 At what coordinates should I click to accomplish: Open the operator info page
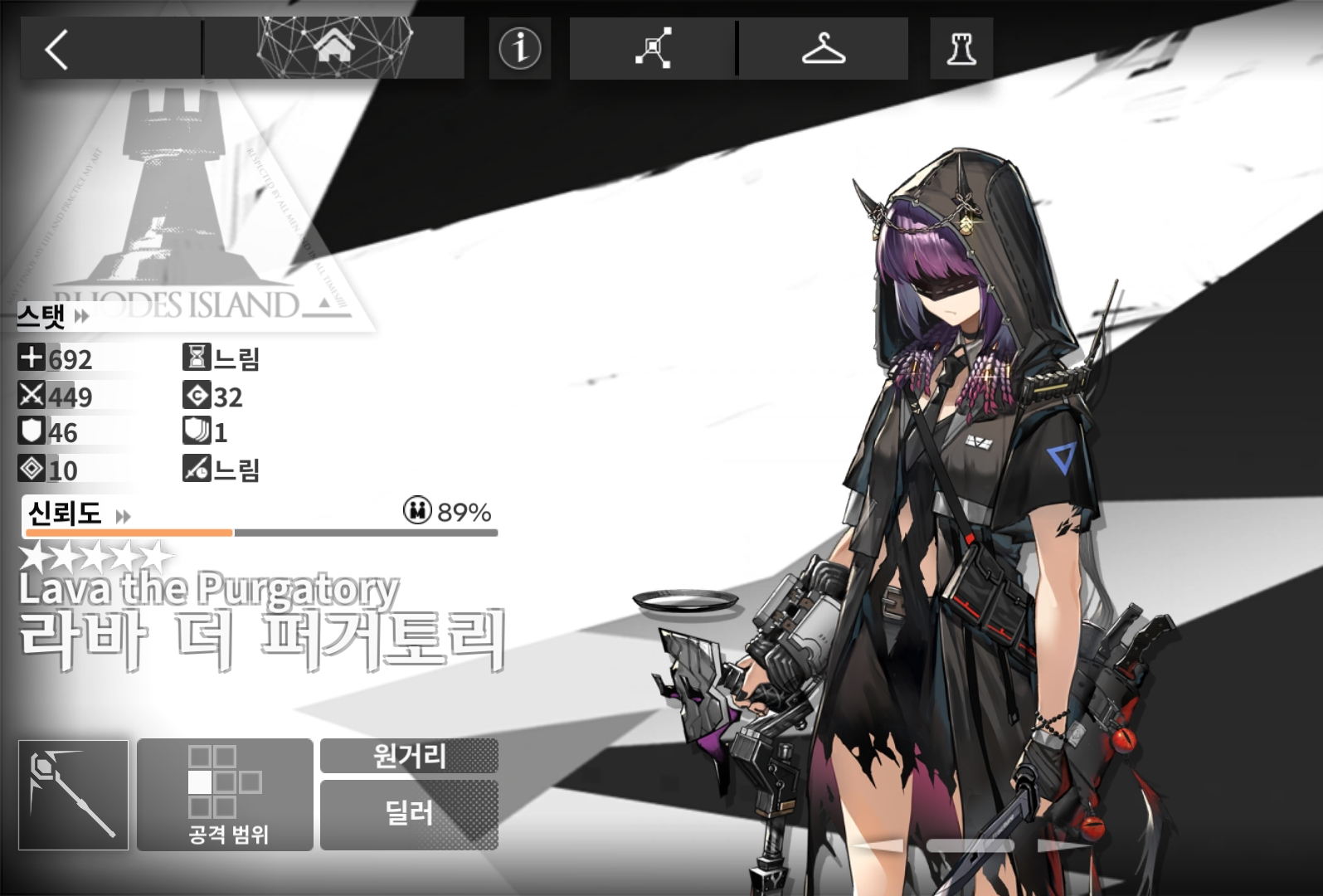519,48
